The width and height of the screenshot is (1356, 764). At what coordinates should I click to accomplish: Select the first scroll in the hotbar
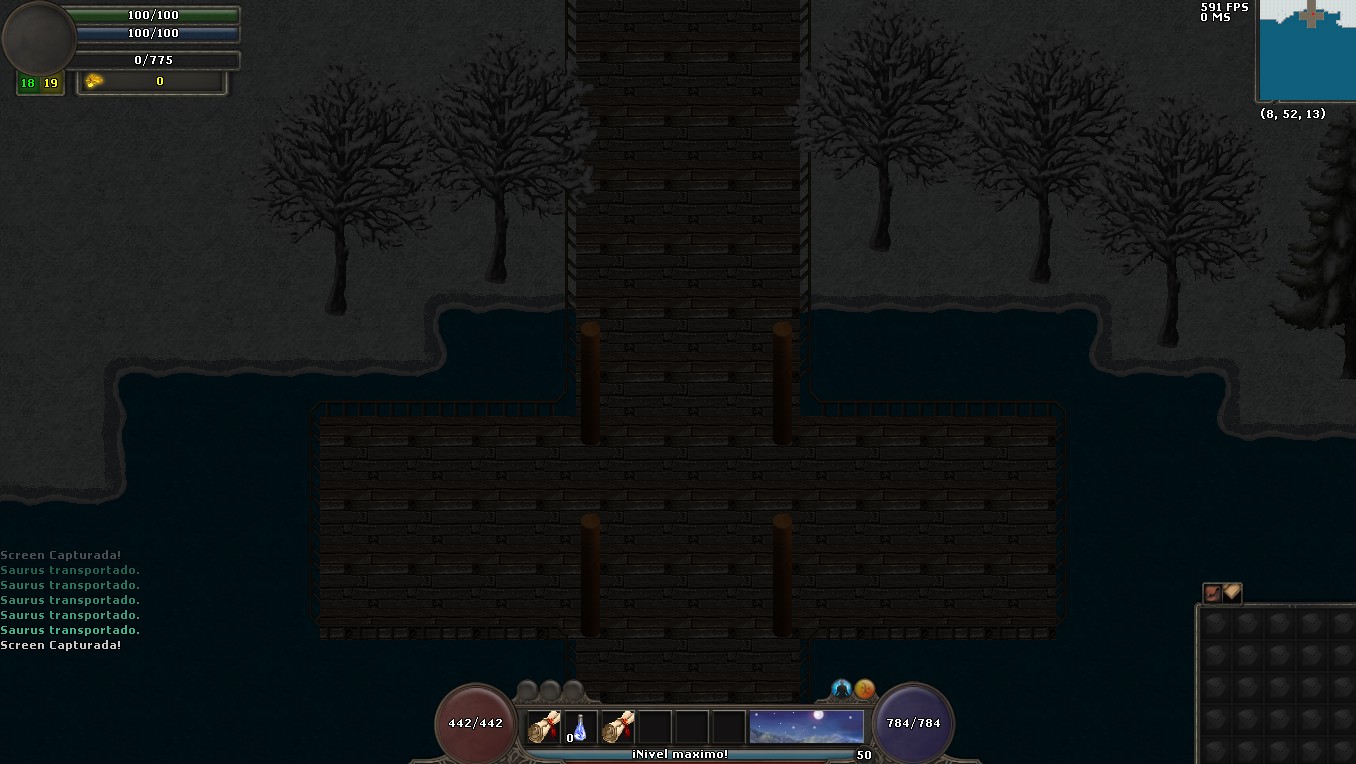(x=543, y=724)
